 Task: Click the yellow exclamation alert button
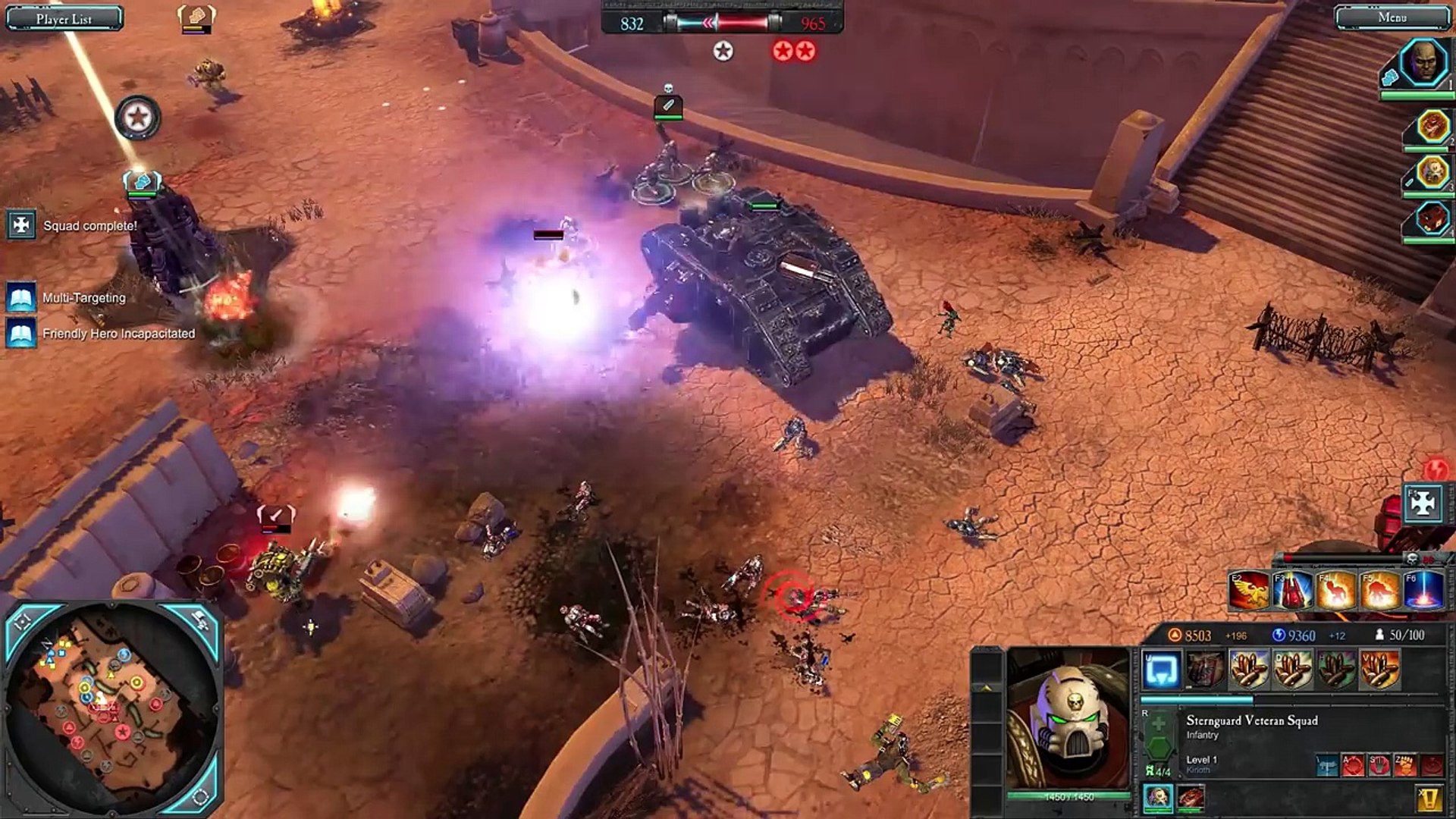coord(1429,798)
